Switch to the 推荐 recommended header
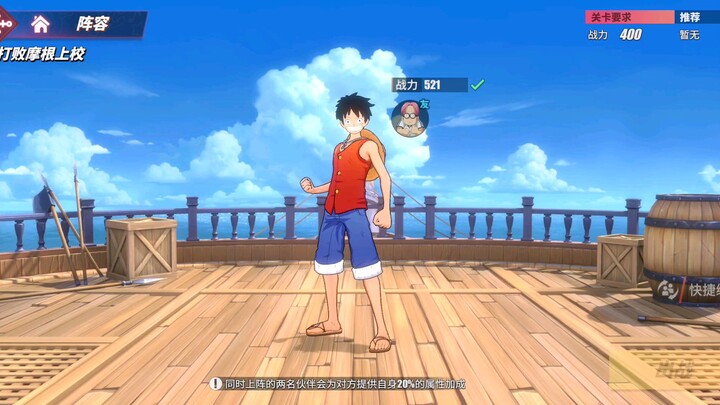720x405 pixels. (x=691, y=17)
